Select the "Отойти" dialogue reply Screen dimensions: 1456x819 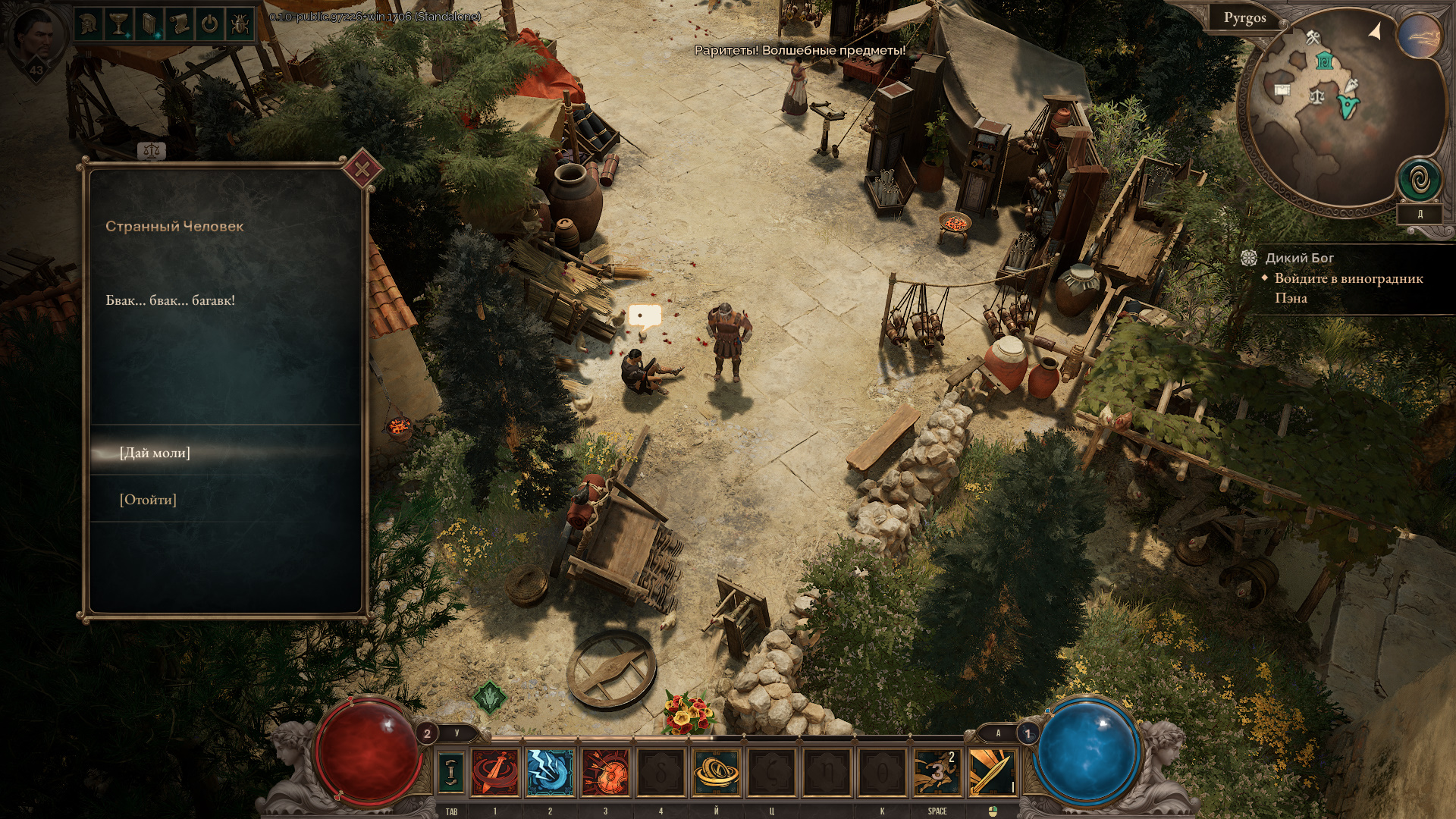[148, 500]
